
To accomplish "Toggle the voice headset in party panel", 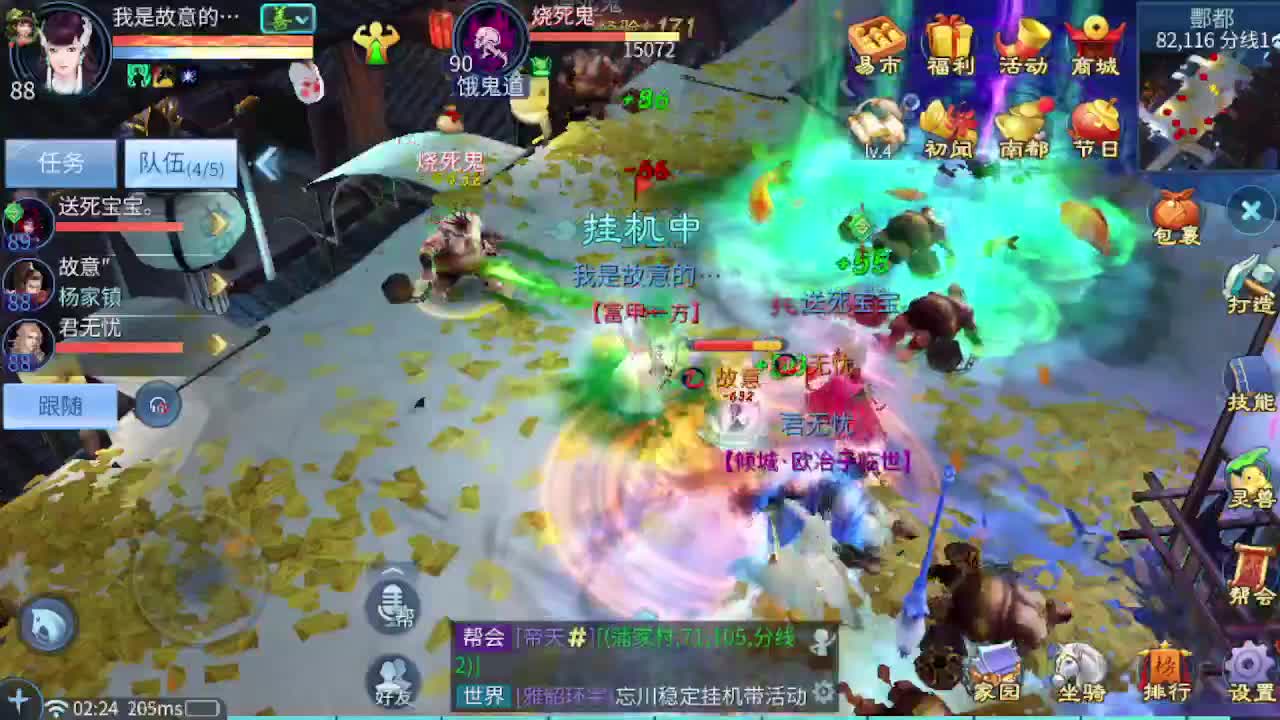I will (158, 407).
